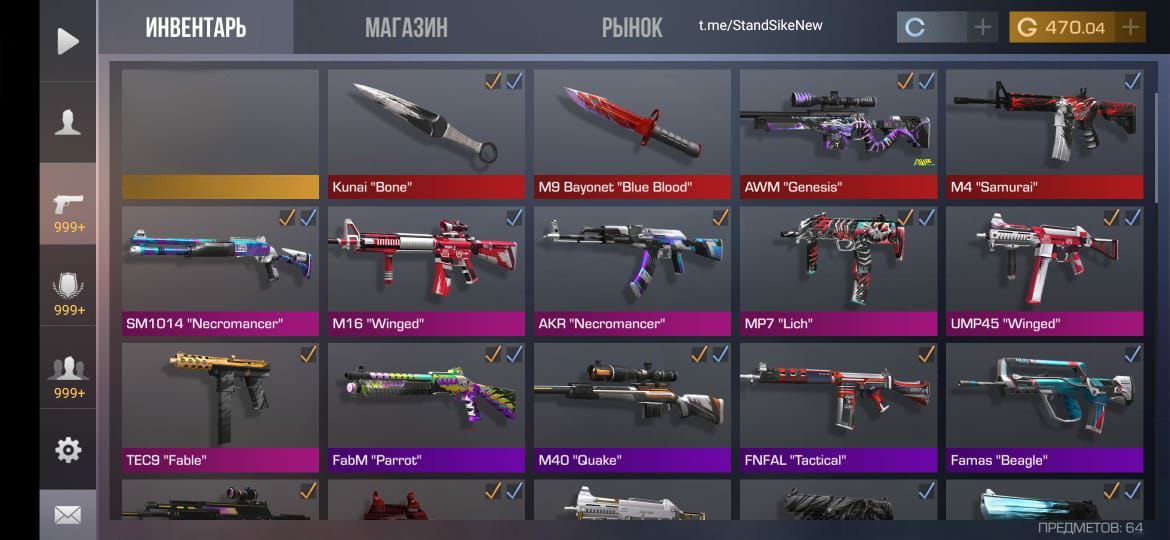Image resolution: width=1170 pixels, height=540 pixels.
Task: Open the mail envelope
Action: [x=68, y=515]
